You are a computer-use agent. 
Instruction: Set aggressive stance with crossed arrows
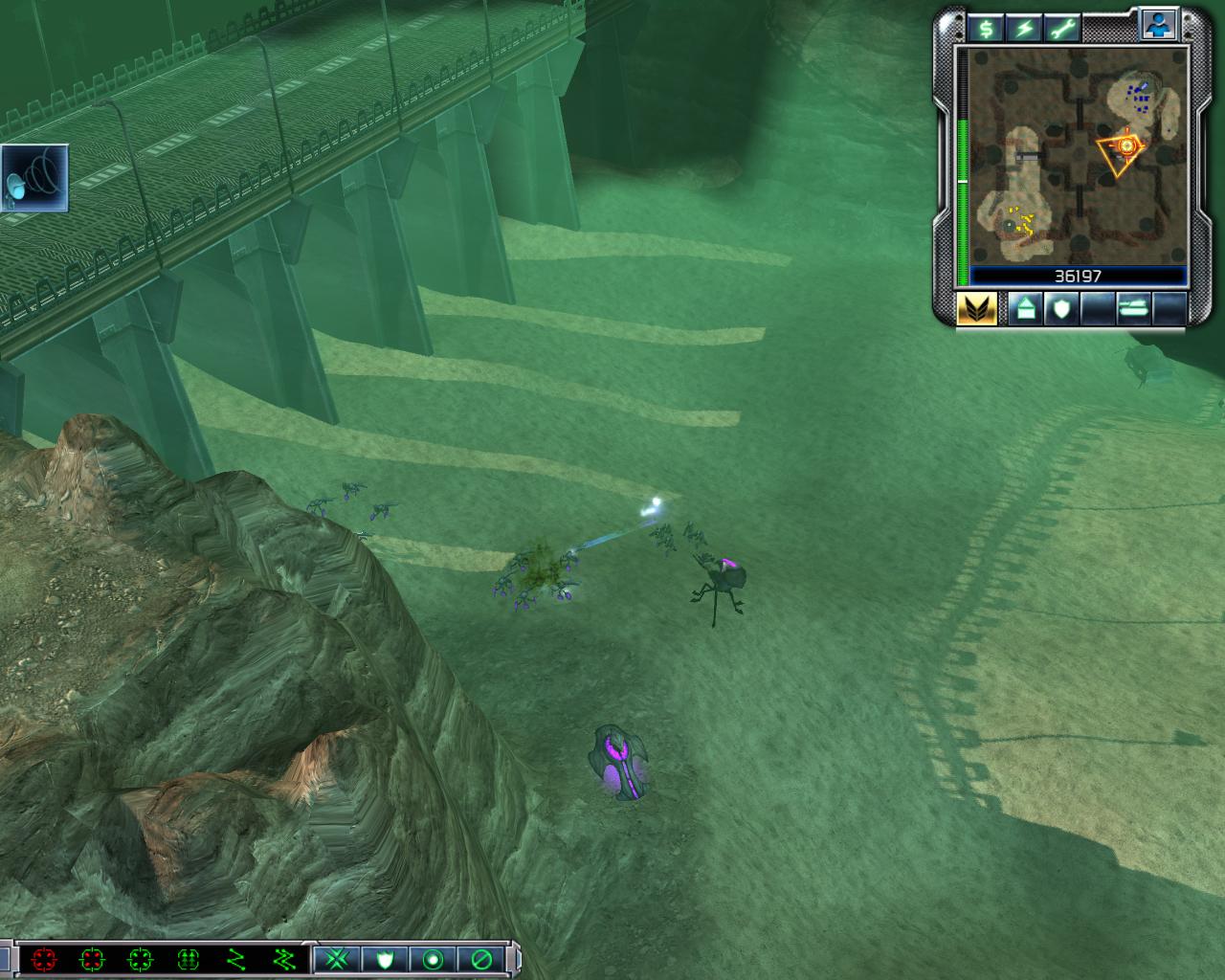[x=336, y=959]
